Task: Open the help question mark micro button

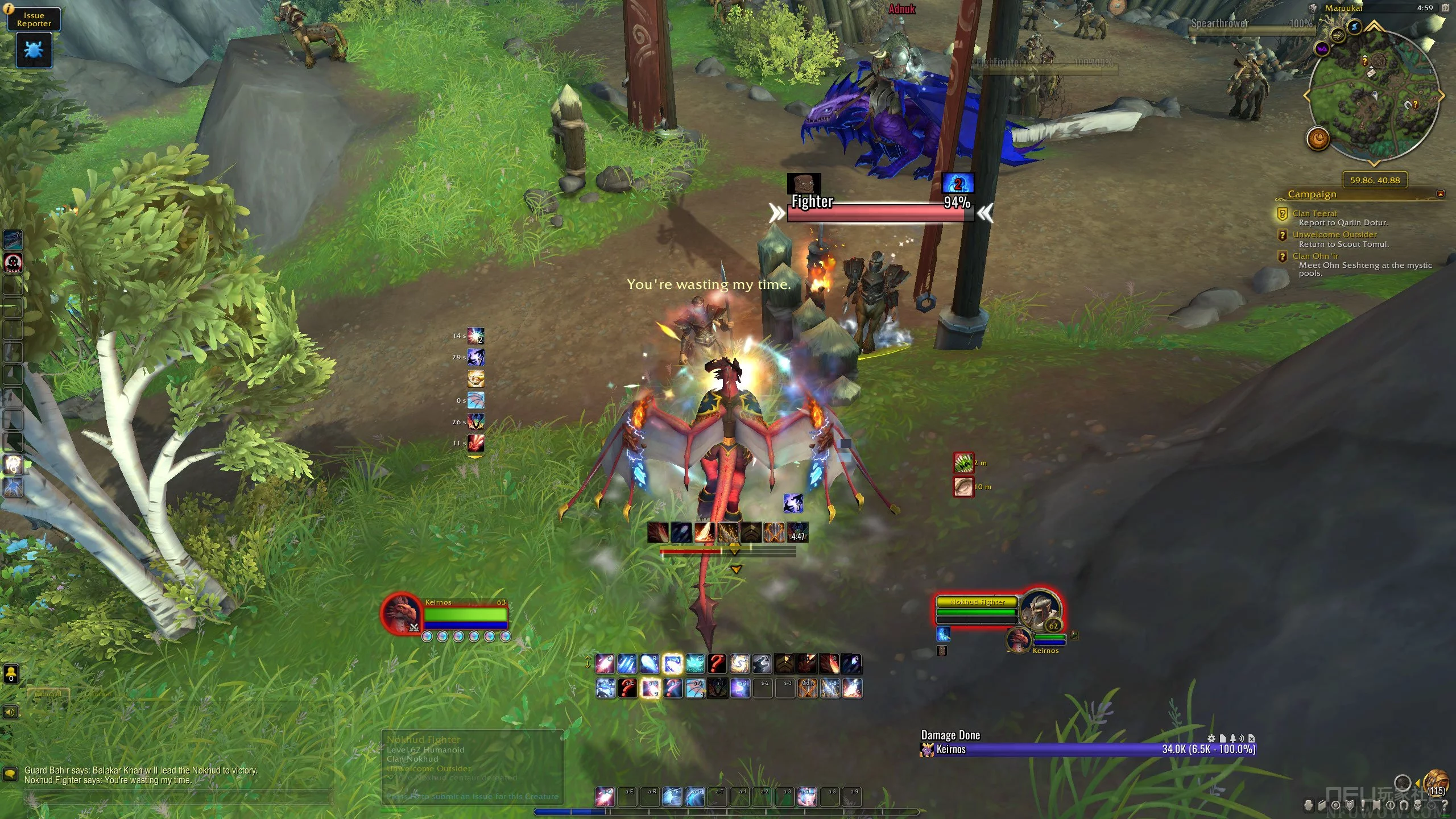Action: (x=1444, y=805)
